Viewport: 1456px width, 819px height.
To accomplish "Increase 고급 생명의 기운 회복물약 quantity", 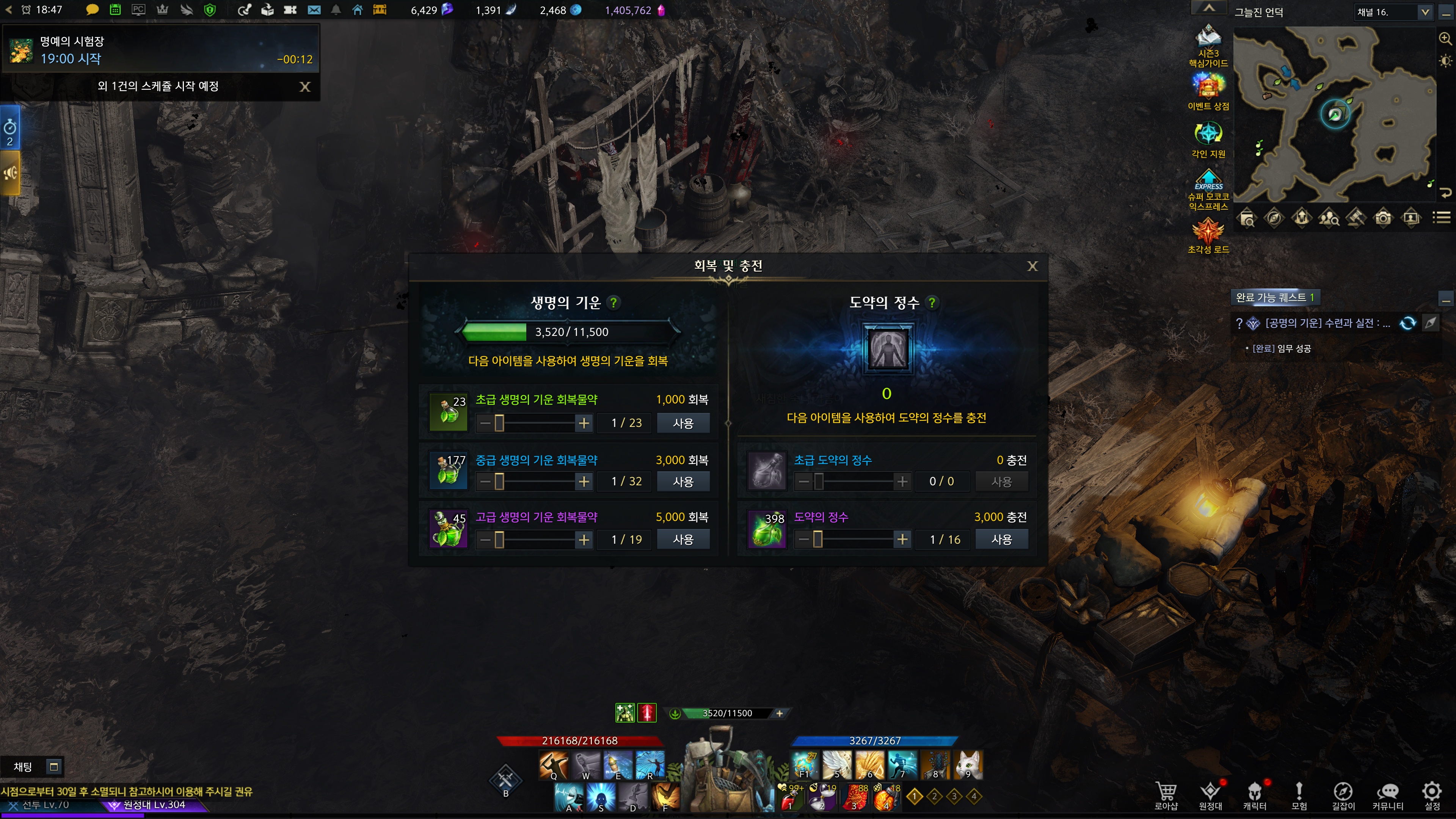I will [584, 540].
